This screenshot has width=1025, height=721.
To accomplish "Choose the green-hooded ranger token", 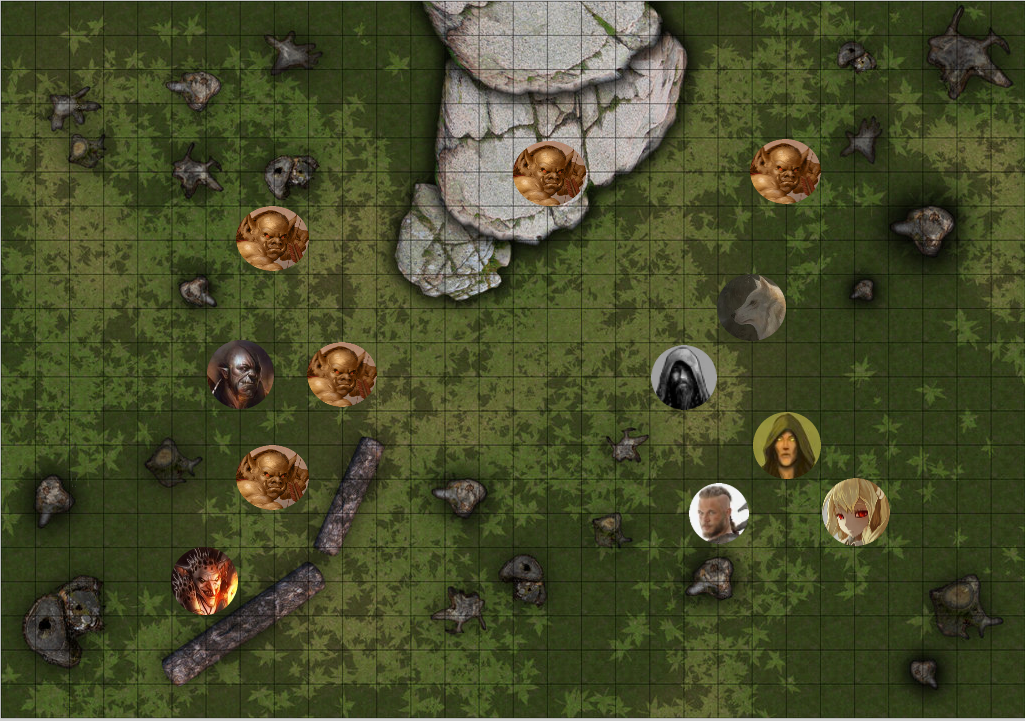I will (x=786, y=445).
